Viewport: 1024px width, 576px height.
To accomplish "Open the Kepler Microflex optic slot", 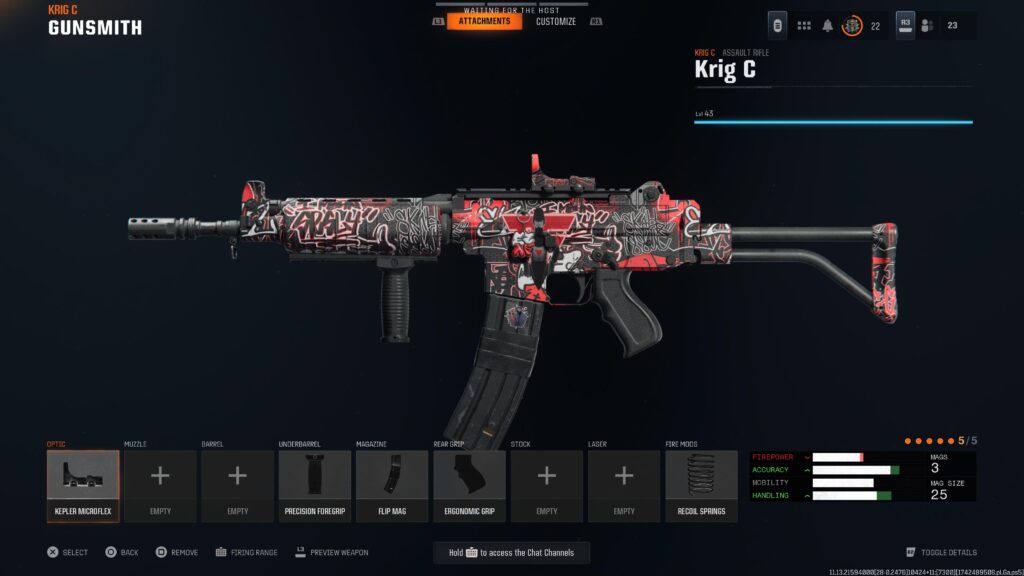I will (x=83, y=486).
